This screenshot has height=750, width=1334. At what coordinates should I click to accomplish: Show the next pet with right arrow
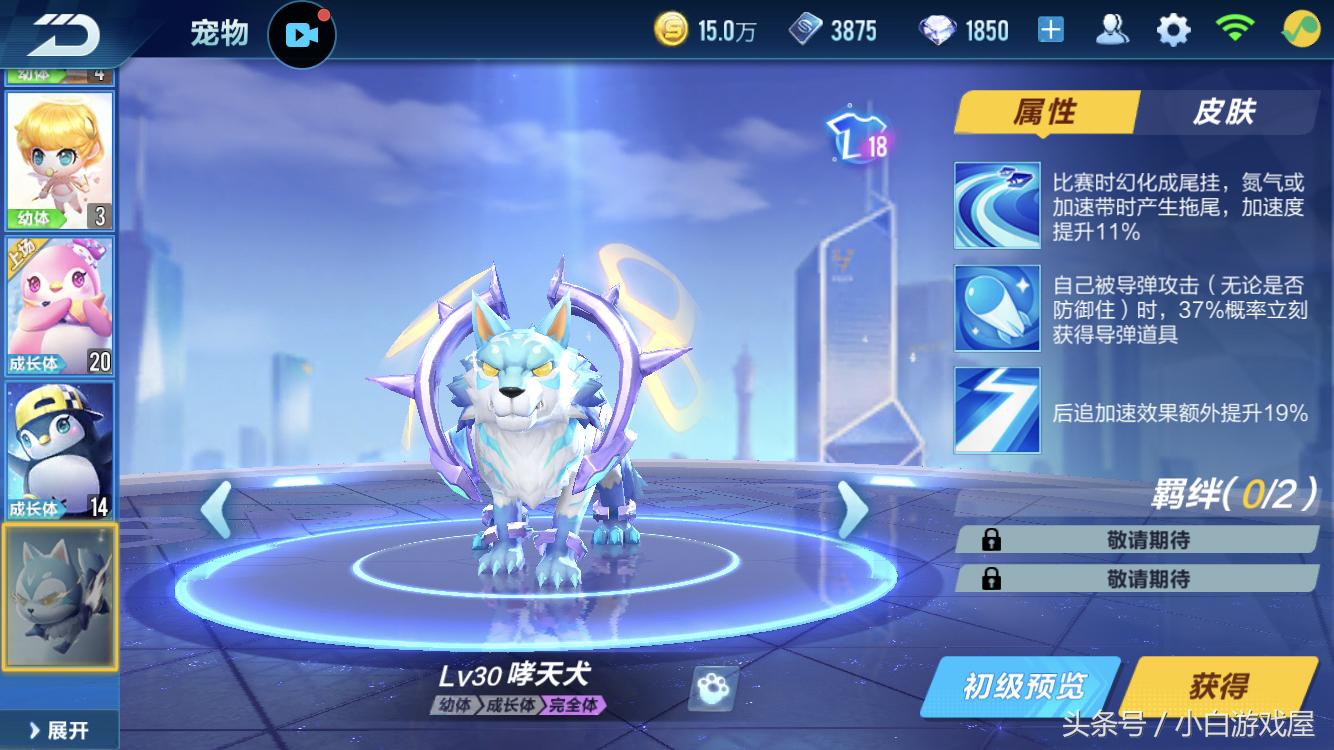coord(851,510)
